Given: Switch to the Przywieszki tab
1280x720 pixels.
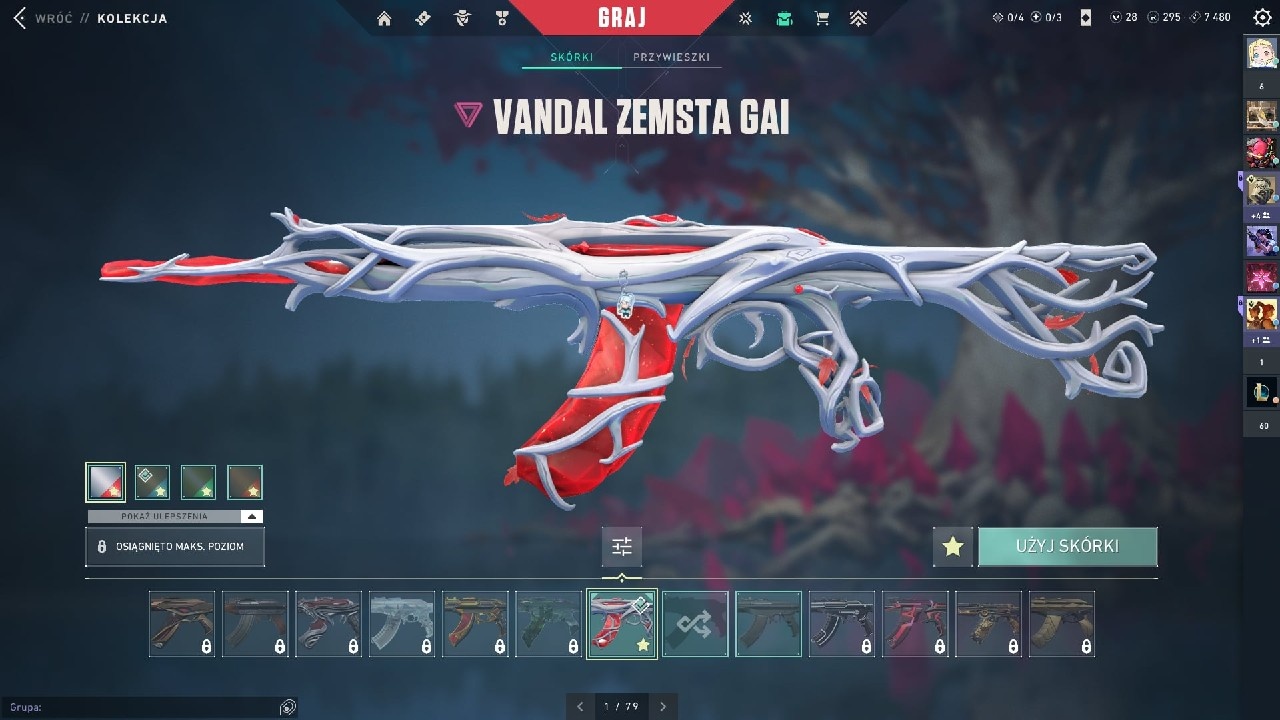Looking at the screenshot, I should point(671,57).
